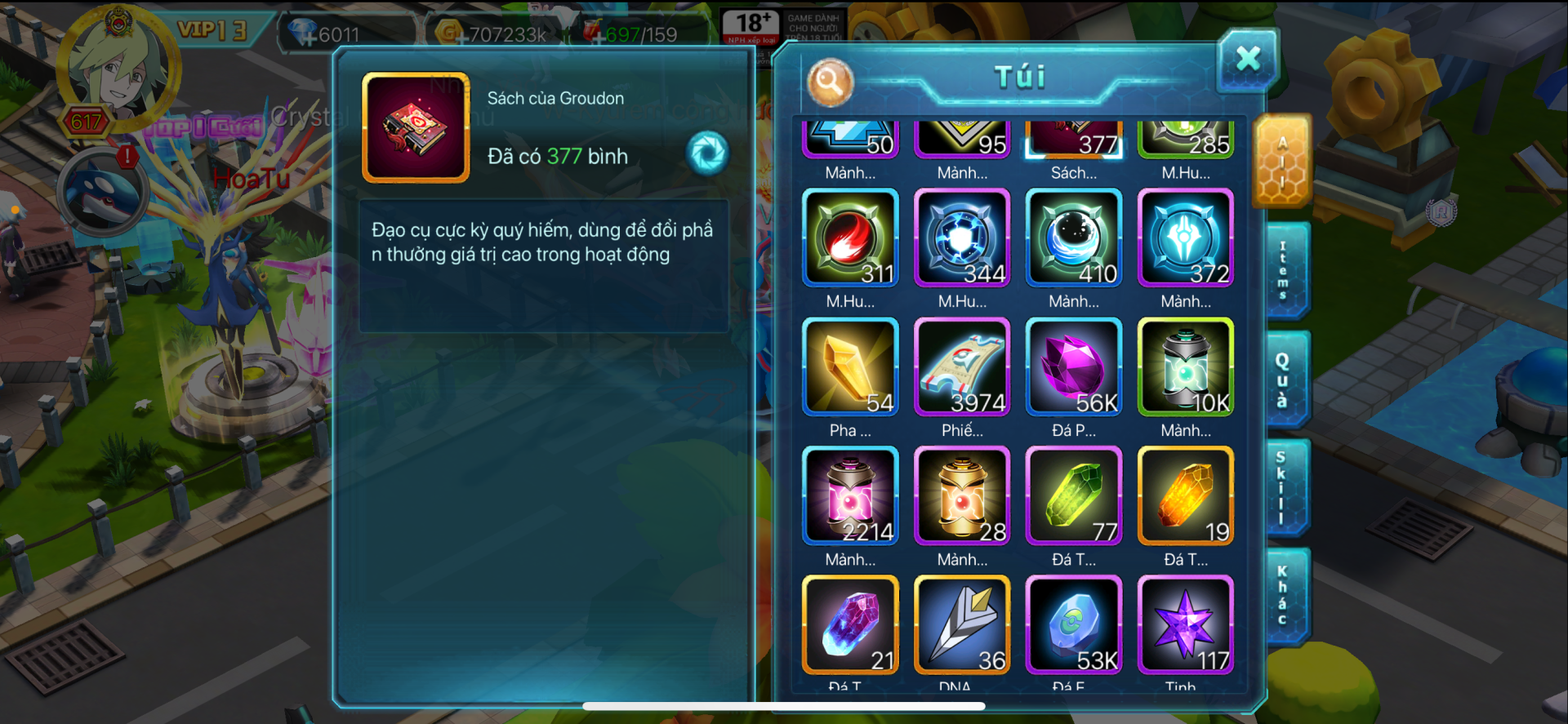
Task: Choose the orange crystal item with 19
Action: click(1186, 496)
